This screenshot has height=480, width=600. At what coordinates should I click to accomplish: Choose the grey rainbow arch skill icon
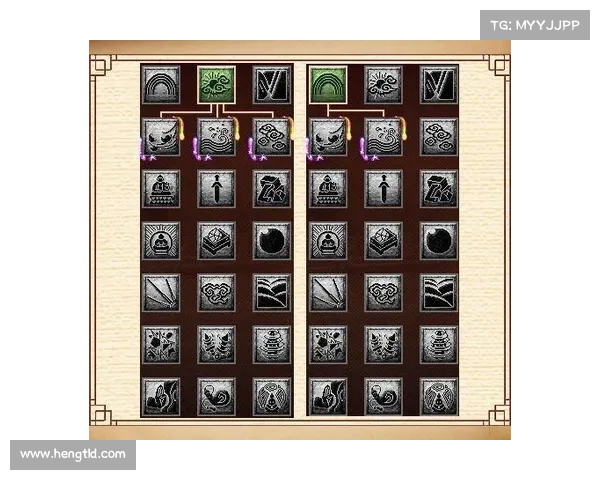pyautogui.click(x=161, y=84)
